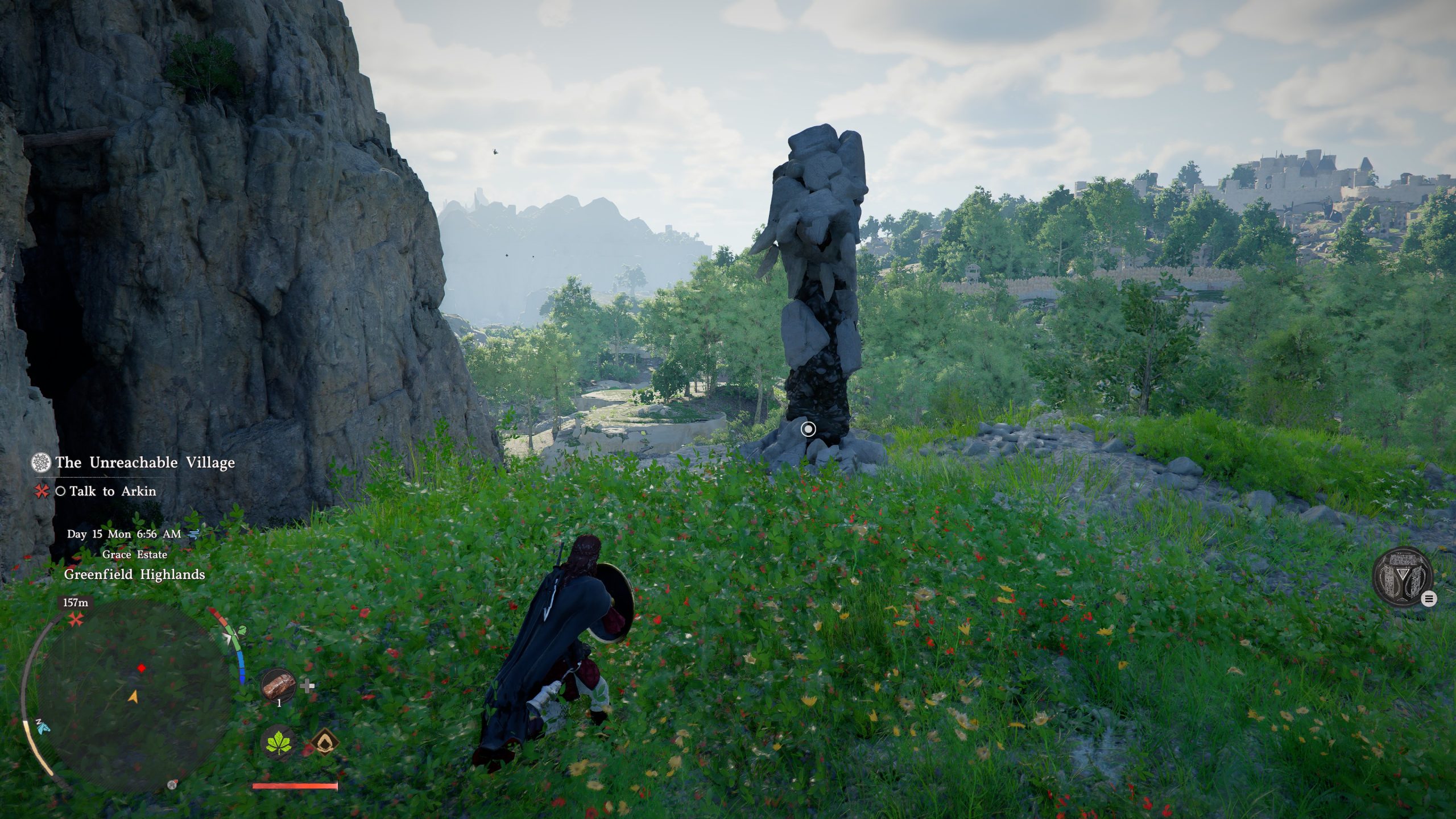
Task: Select the hooded figure diamond icon
Action: (324, 743)
